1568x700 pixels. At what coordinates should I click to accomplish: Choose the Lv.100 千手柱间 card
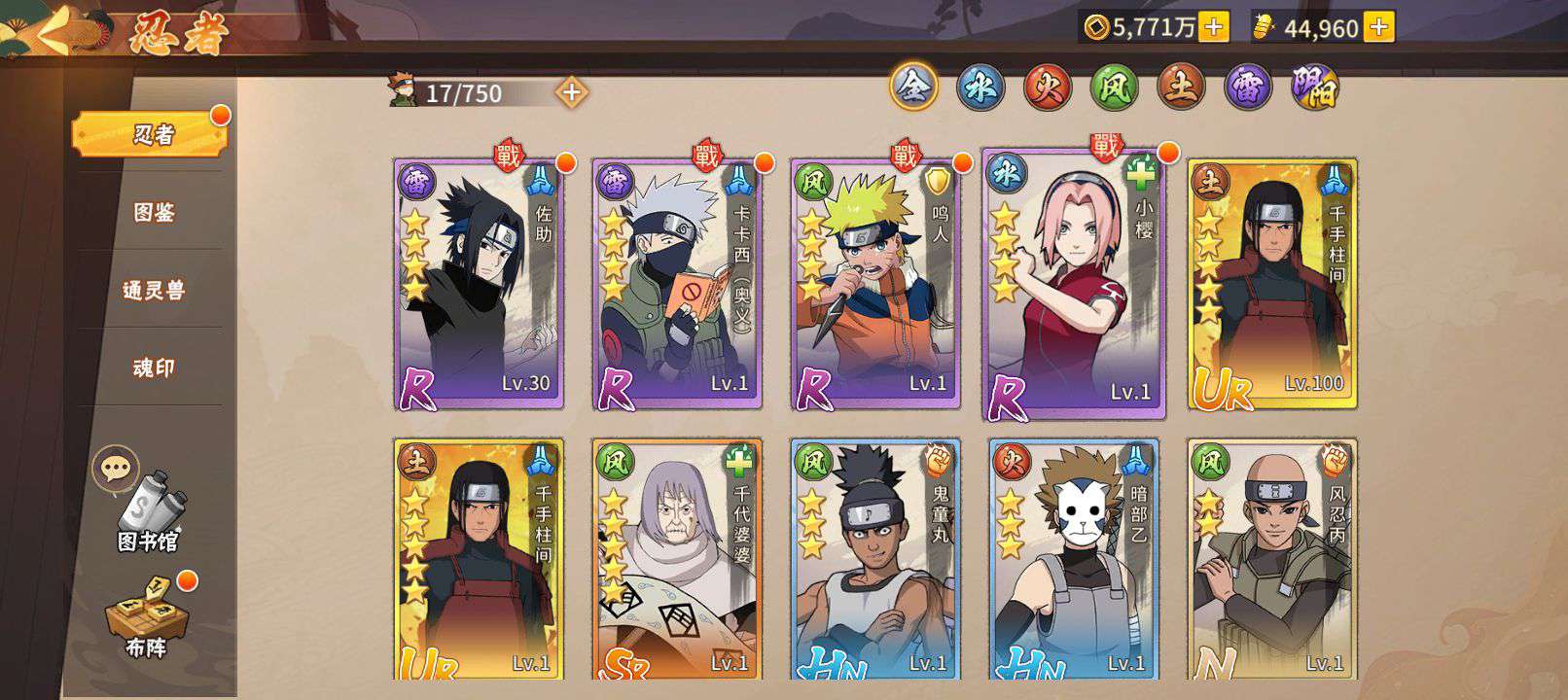pos(1272,284)
